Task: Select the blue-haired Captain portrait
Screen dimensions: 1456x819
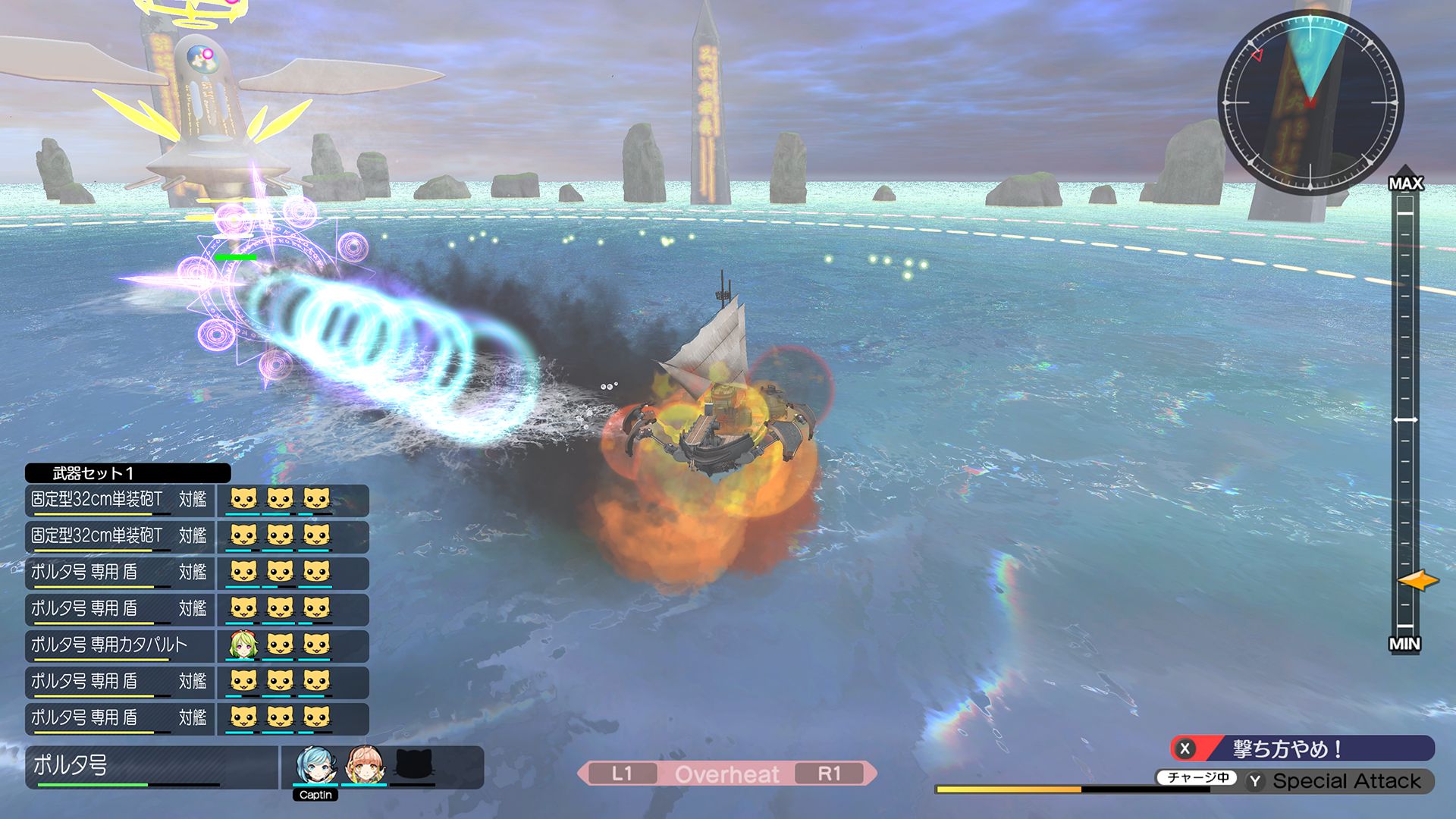Action: (x=315, y=765)
